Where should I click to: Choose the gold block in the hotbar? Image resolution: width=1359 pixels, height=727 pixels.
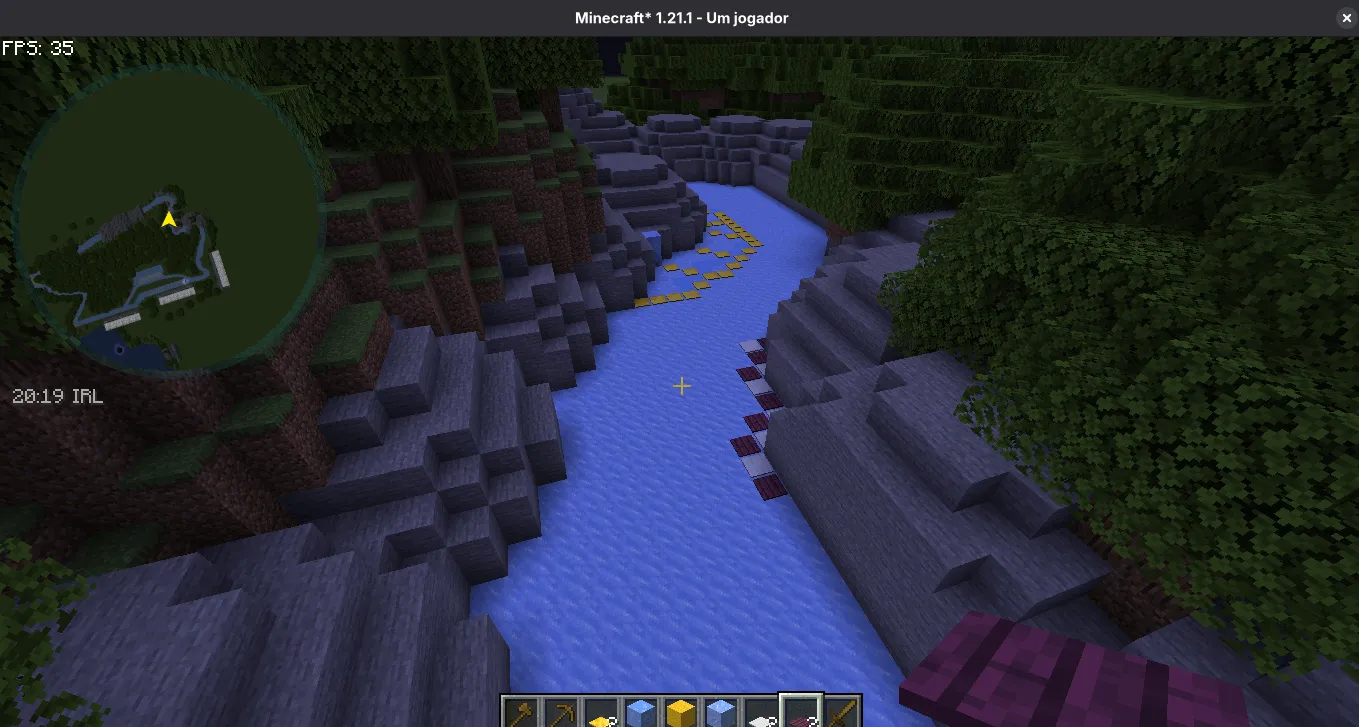(683, 712)
